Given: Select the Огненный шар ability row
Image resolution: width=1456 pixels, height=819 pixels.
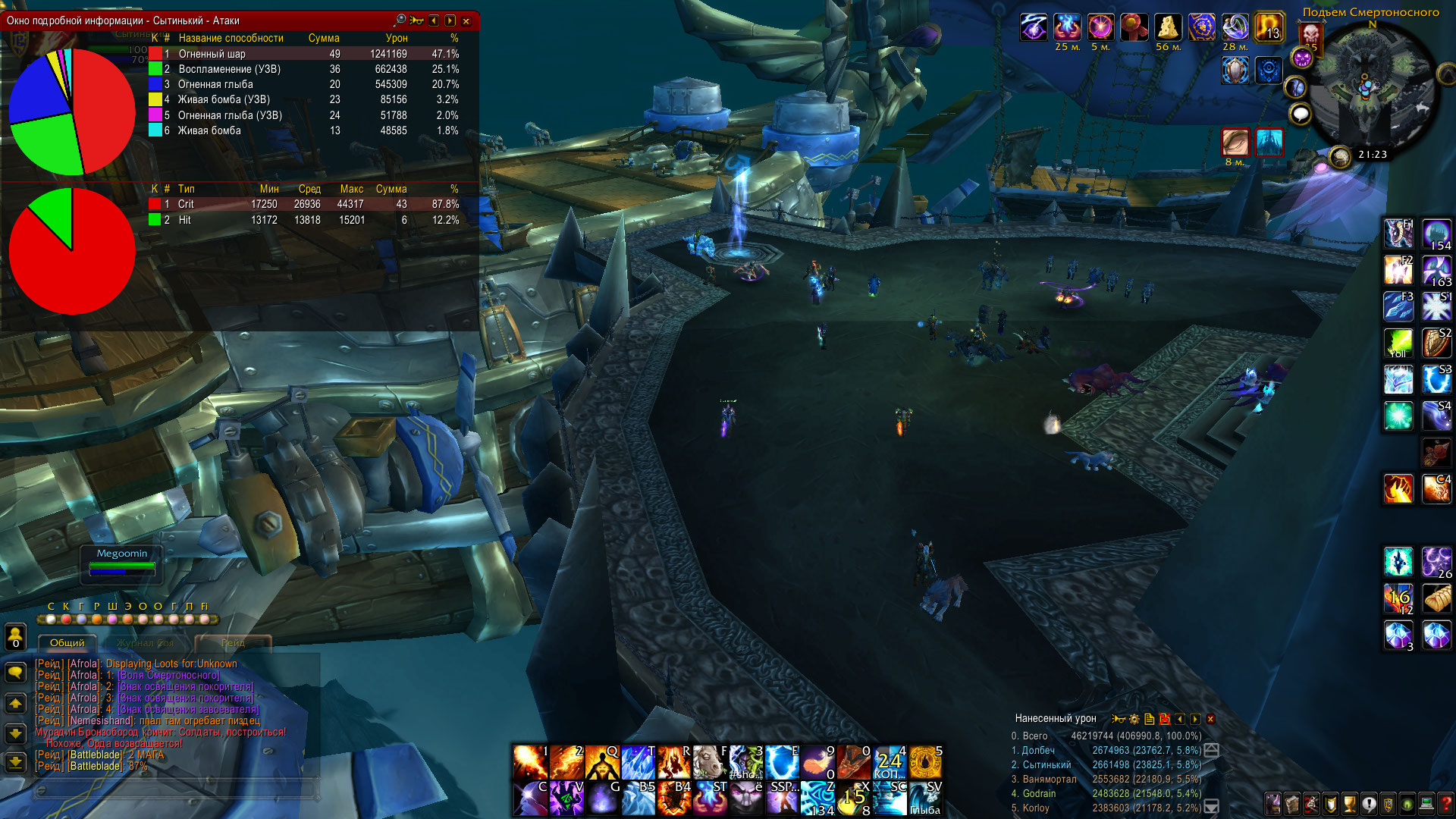Looking at the screenshot, I should [303, 54].
